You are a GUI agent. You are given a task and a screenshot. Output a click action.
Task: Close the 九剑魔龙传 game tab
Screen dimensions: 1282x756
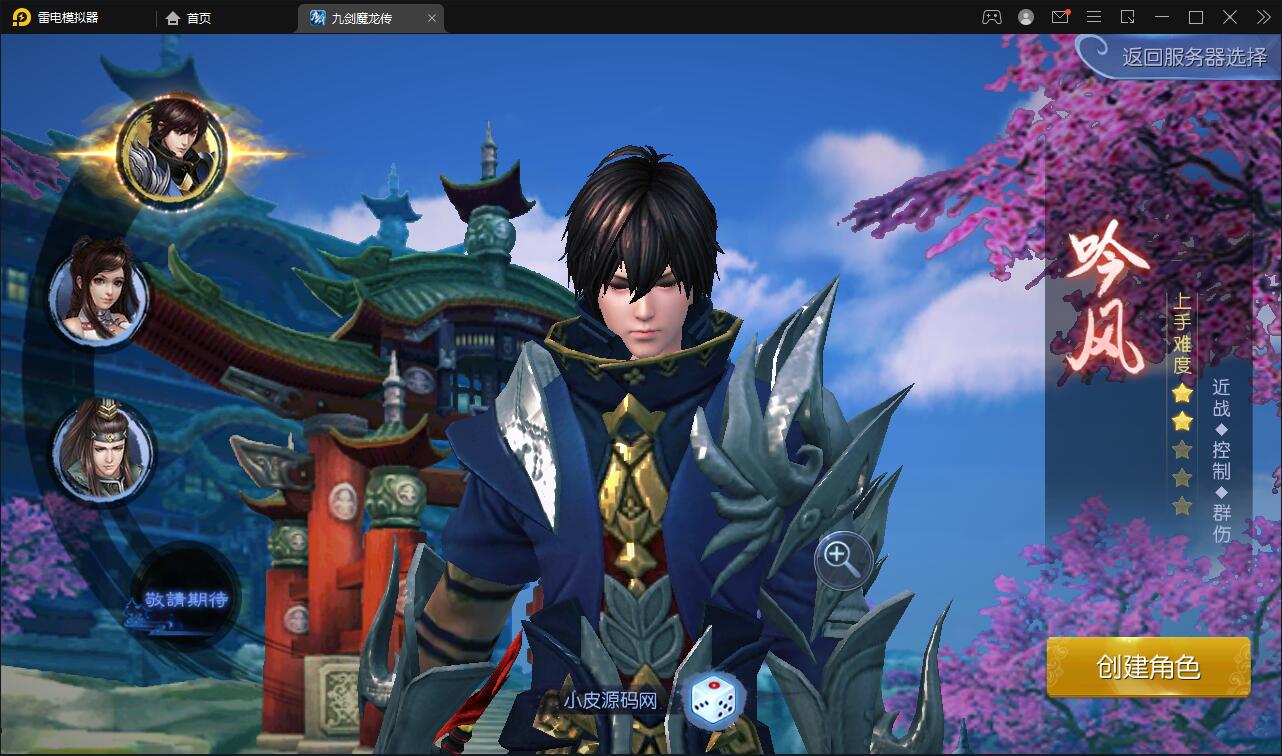click(x=431, y=17)
